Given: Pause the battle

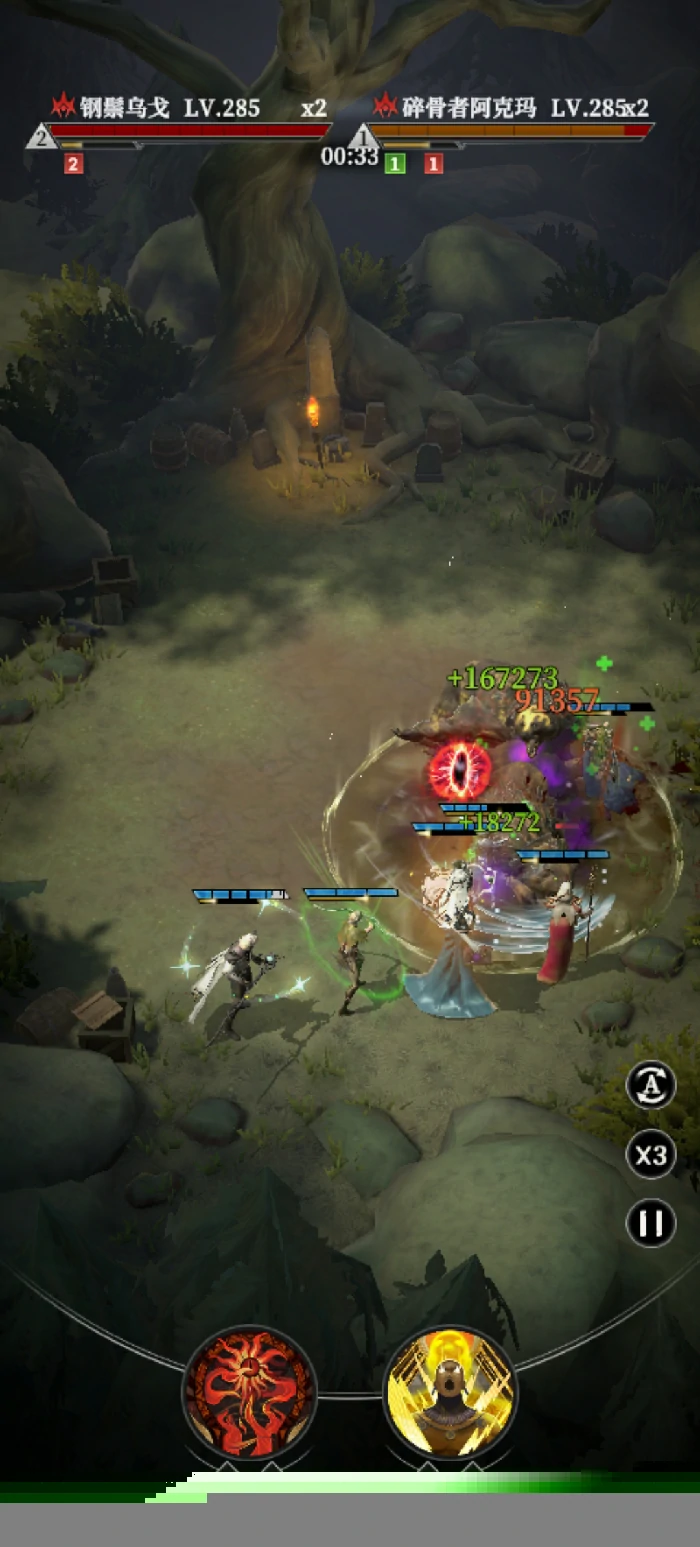Looking at the screenshot, I should tap(651, 1223).
